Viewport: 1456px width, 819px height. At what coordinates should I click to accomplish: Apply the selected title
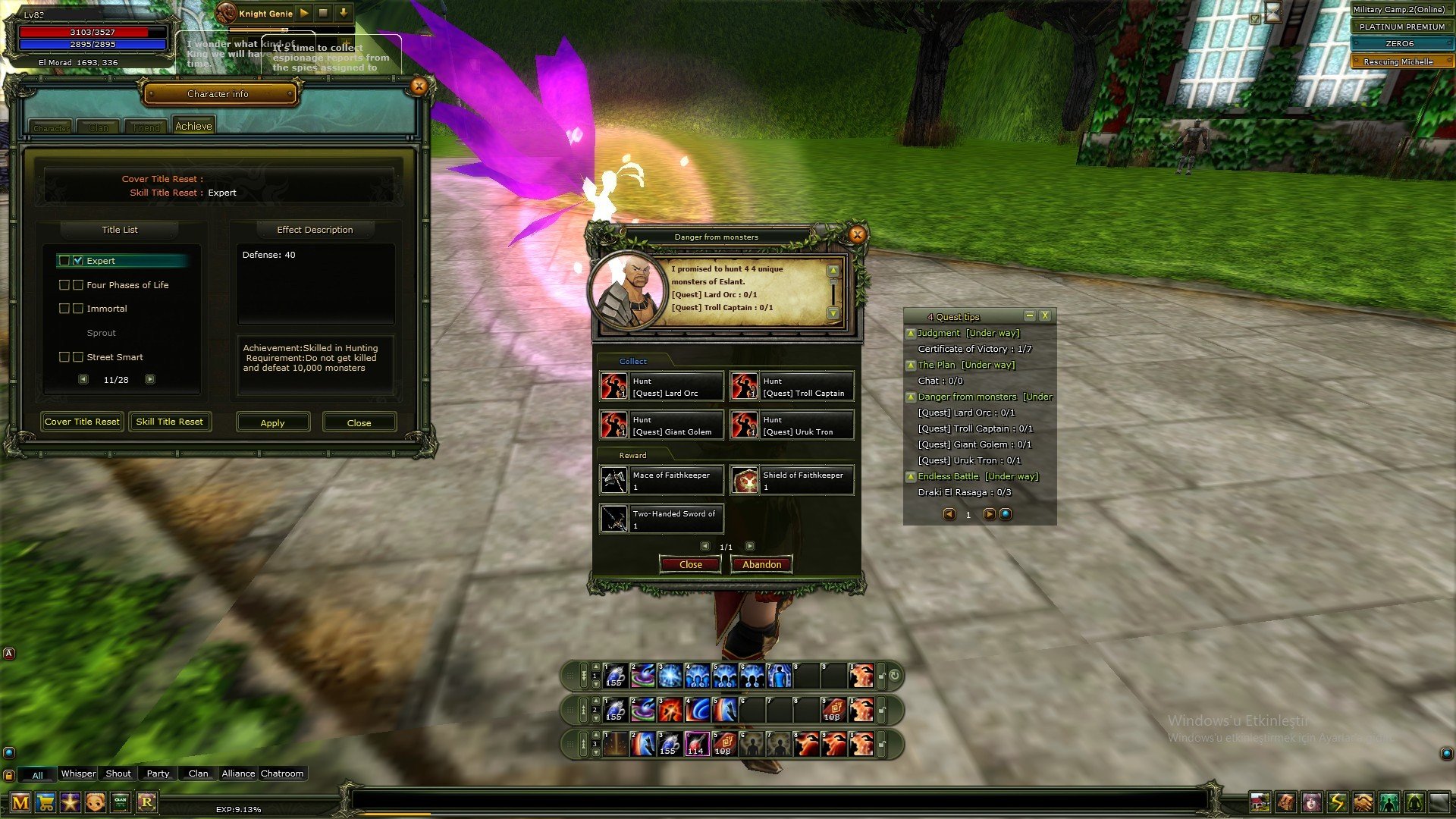tap(273, 422)
